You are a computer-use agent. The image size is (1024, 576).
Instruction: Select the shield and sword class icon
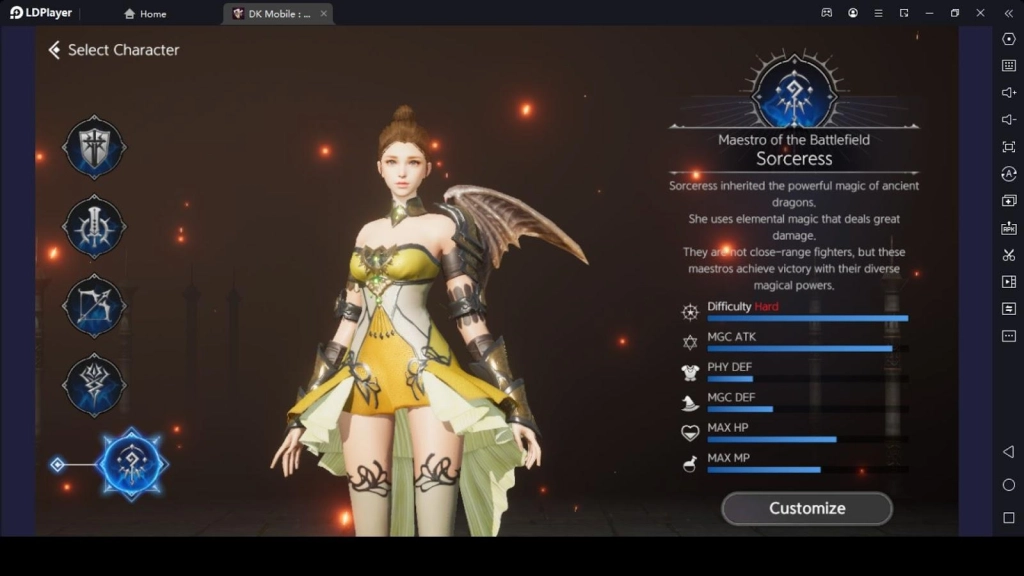coord(94,148)
